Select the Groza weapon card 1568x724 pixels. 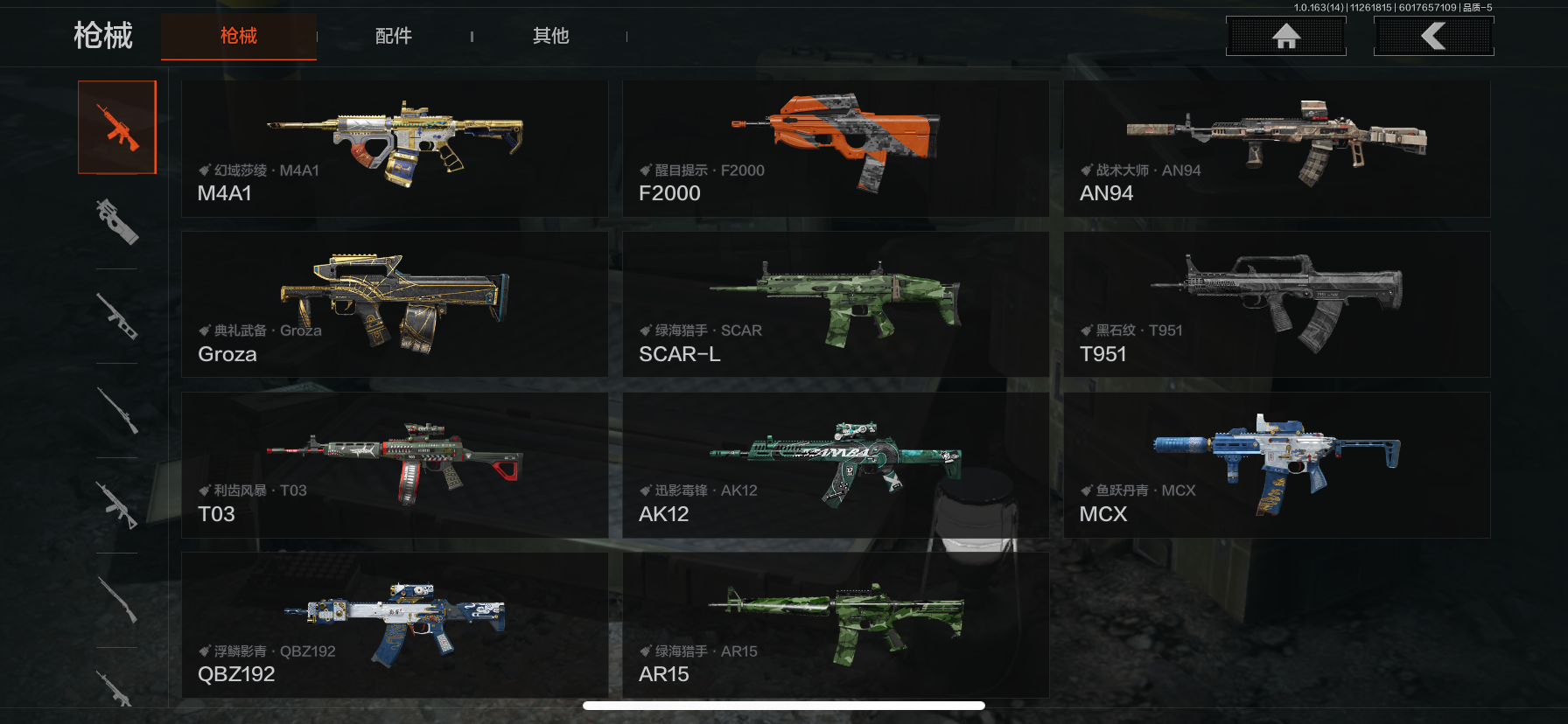(394, 304)
